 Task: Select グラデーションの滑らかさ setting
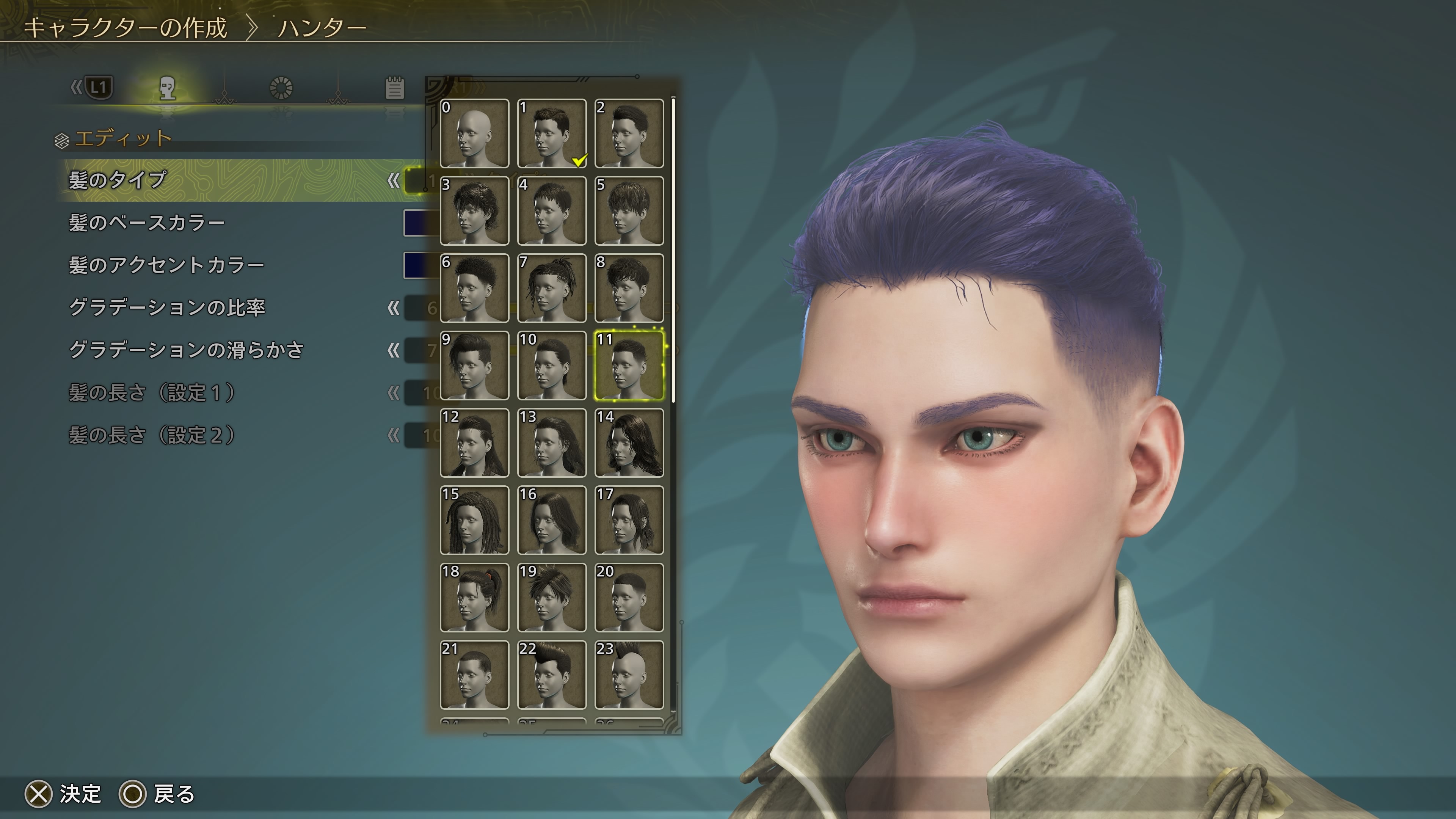(x=186, y=350)
